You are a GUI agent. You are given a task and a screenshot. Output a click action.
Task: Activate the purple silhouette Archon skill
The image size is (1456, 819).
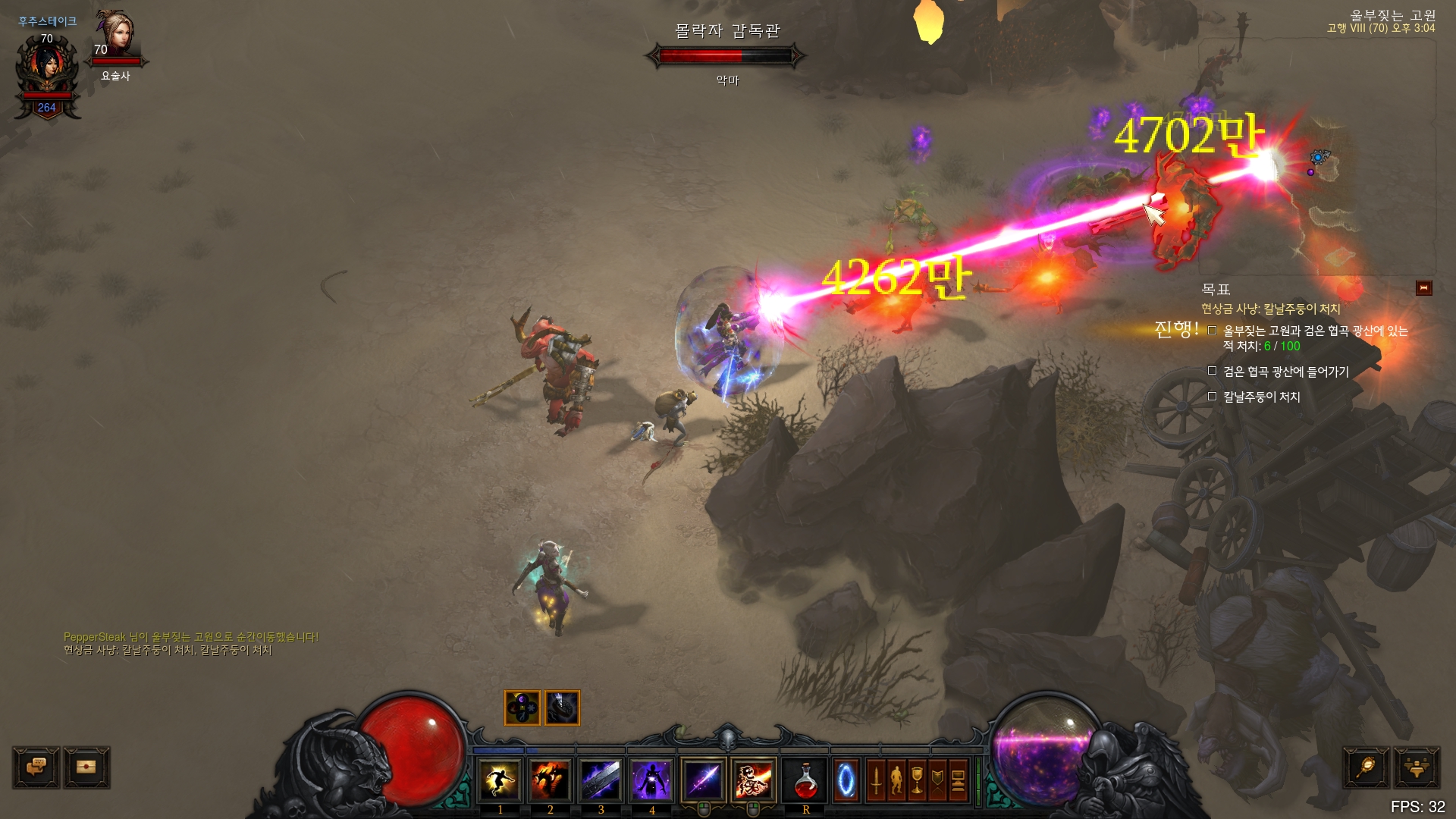click(652, 780)
